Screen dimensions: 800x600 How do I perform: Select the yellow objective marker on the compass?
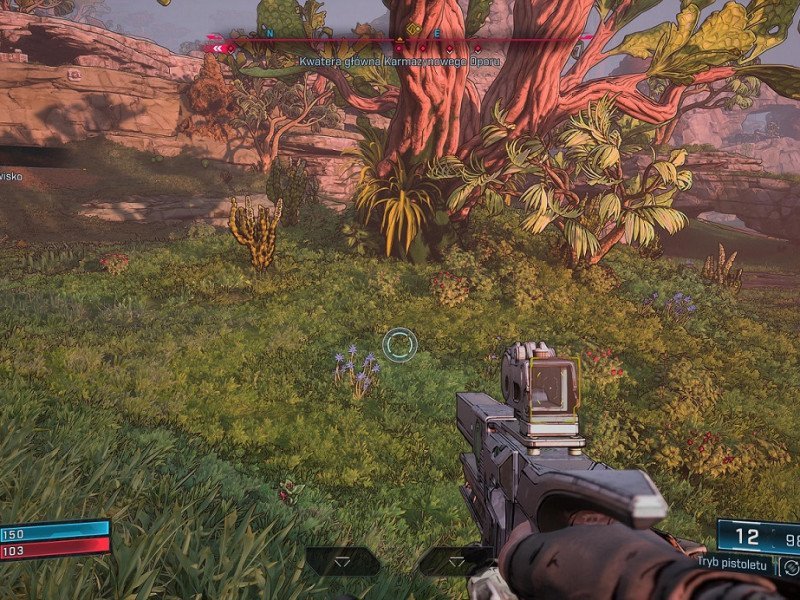point(413,31)
